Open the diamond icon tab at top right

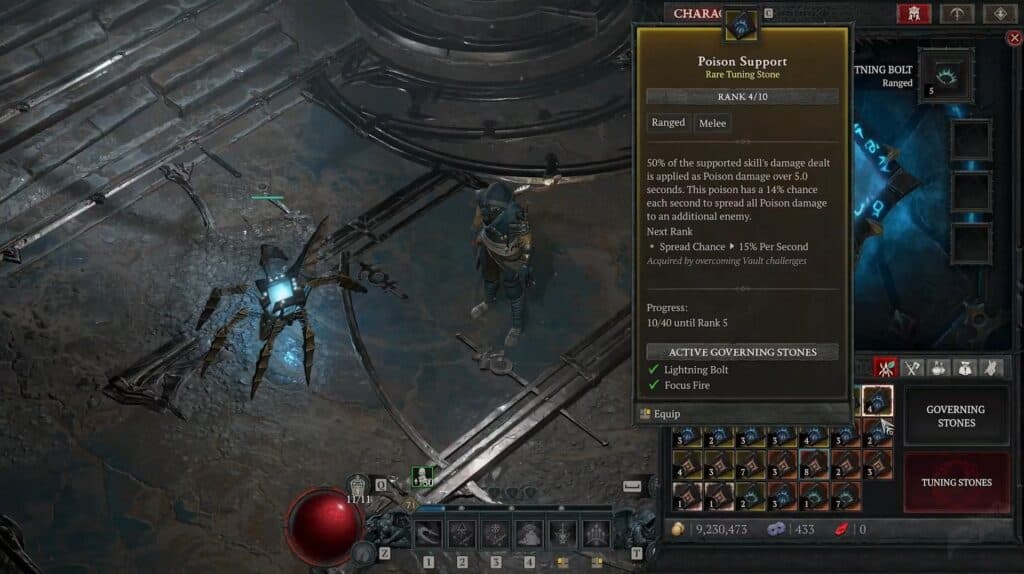click(999, 13)
